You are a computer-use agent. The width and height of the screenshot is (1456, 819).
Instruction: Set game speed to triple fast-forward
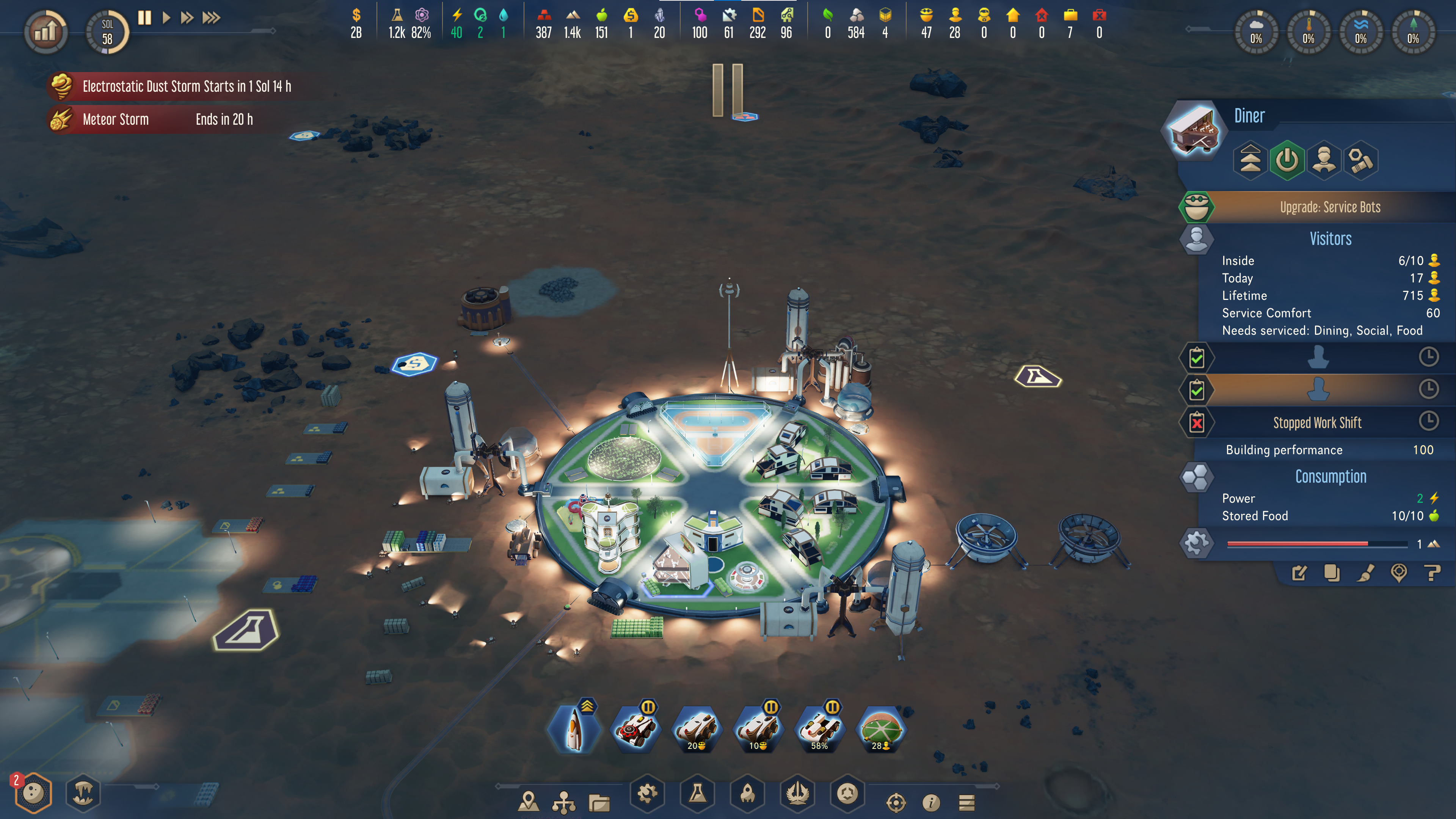tap(212, 18)
